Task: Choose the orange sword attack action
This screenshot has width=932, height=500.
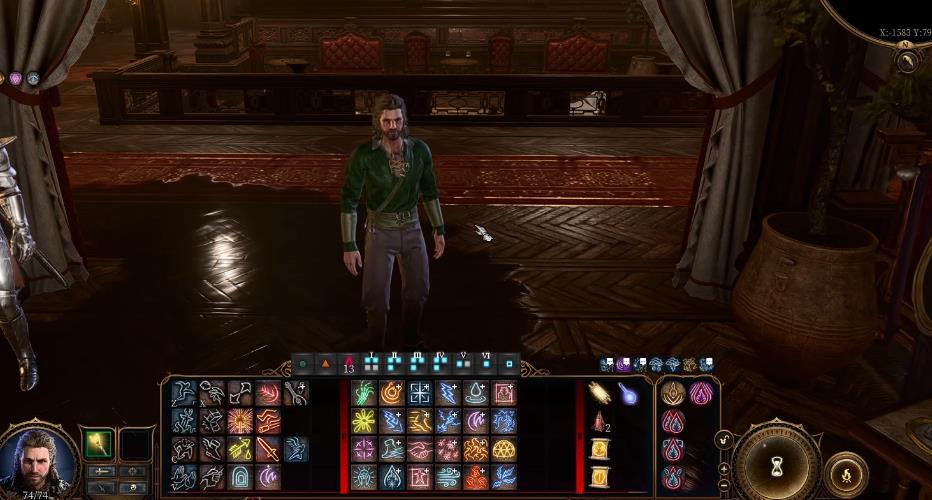Action: point(269,449)
